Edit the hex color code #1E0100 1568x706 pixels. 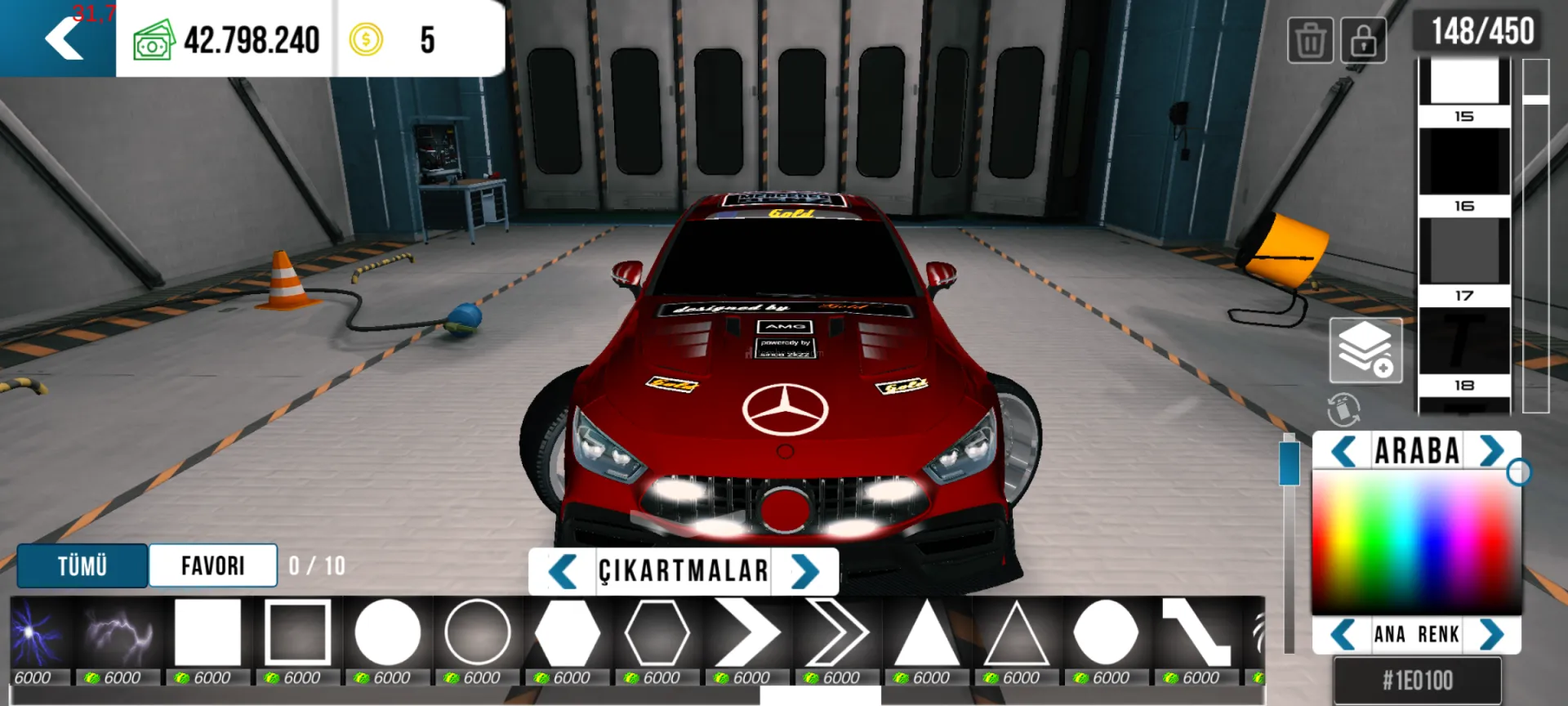(x=1417, y=680)
